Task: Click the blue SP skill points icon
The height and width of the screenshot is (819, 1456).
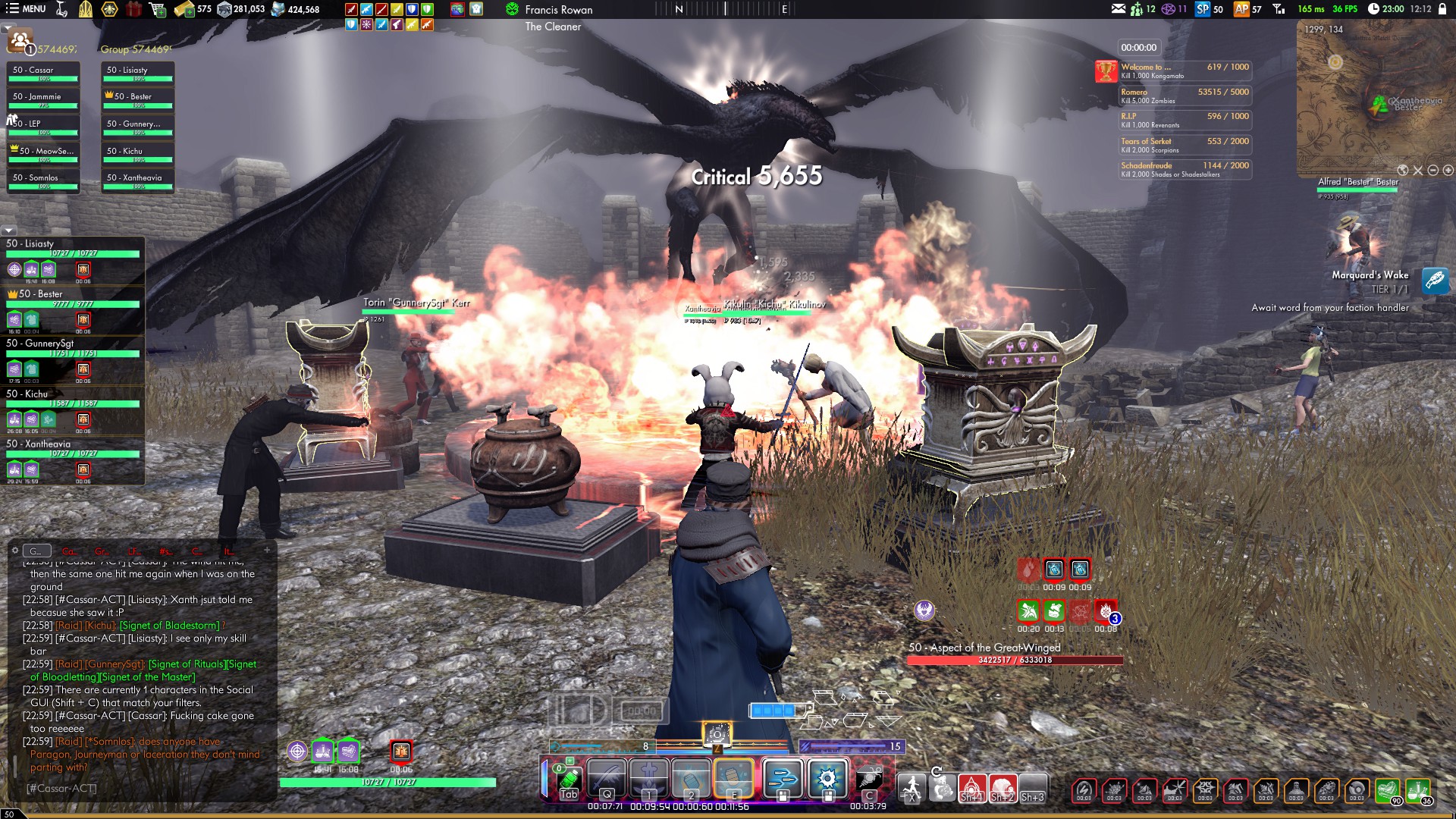Action: tap(1202, 9)
